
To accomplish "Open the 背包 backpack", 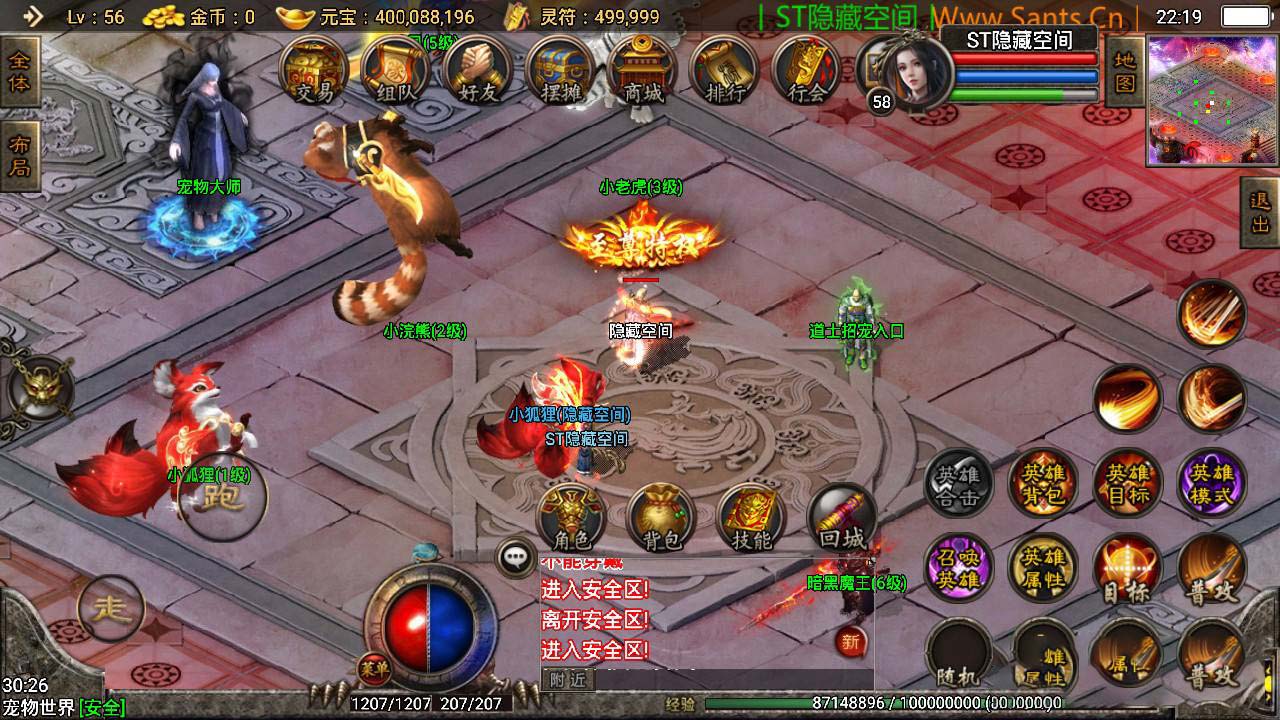I will click(661, 517).
